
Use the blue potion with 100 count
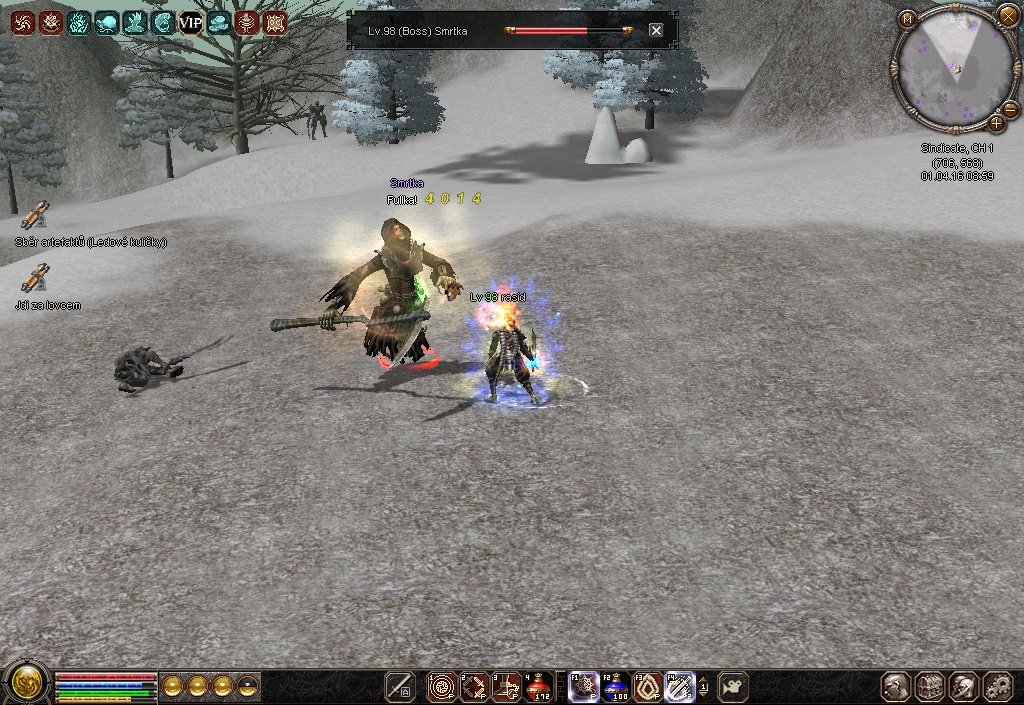615,686
